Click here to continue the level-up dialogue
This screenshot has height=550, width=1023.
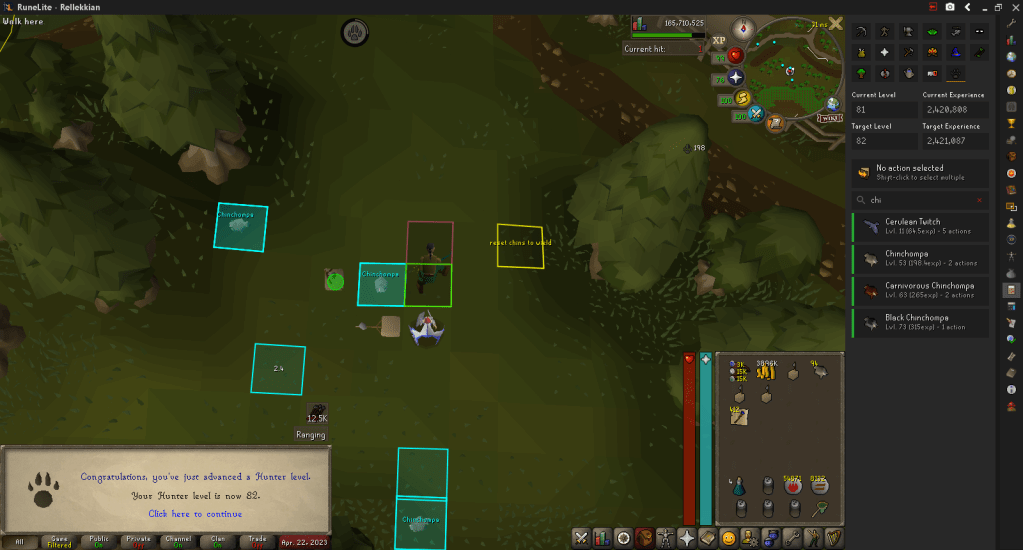[x=195, y=514]
